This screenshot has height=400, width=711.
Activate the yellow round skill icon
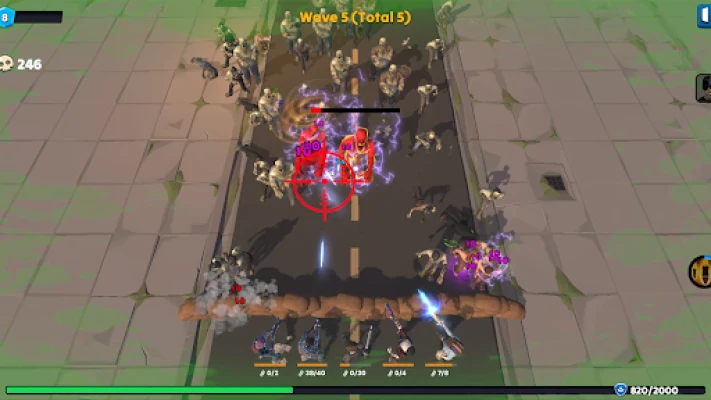700,270
